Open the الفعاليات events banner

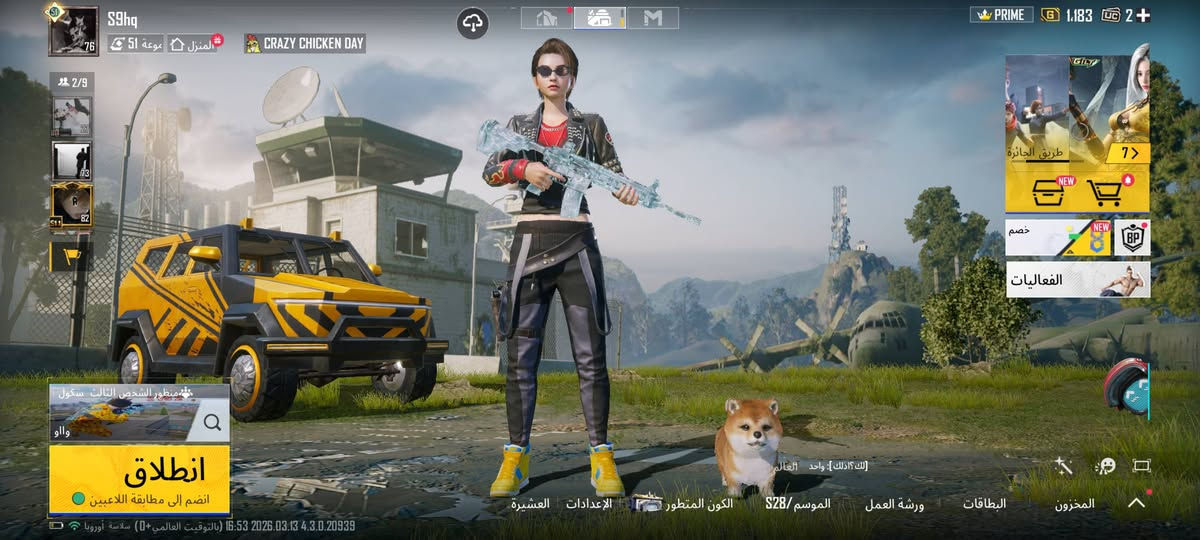click(x=1077, y=280)
